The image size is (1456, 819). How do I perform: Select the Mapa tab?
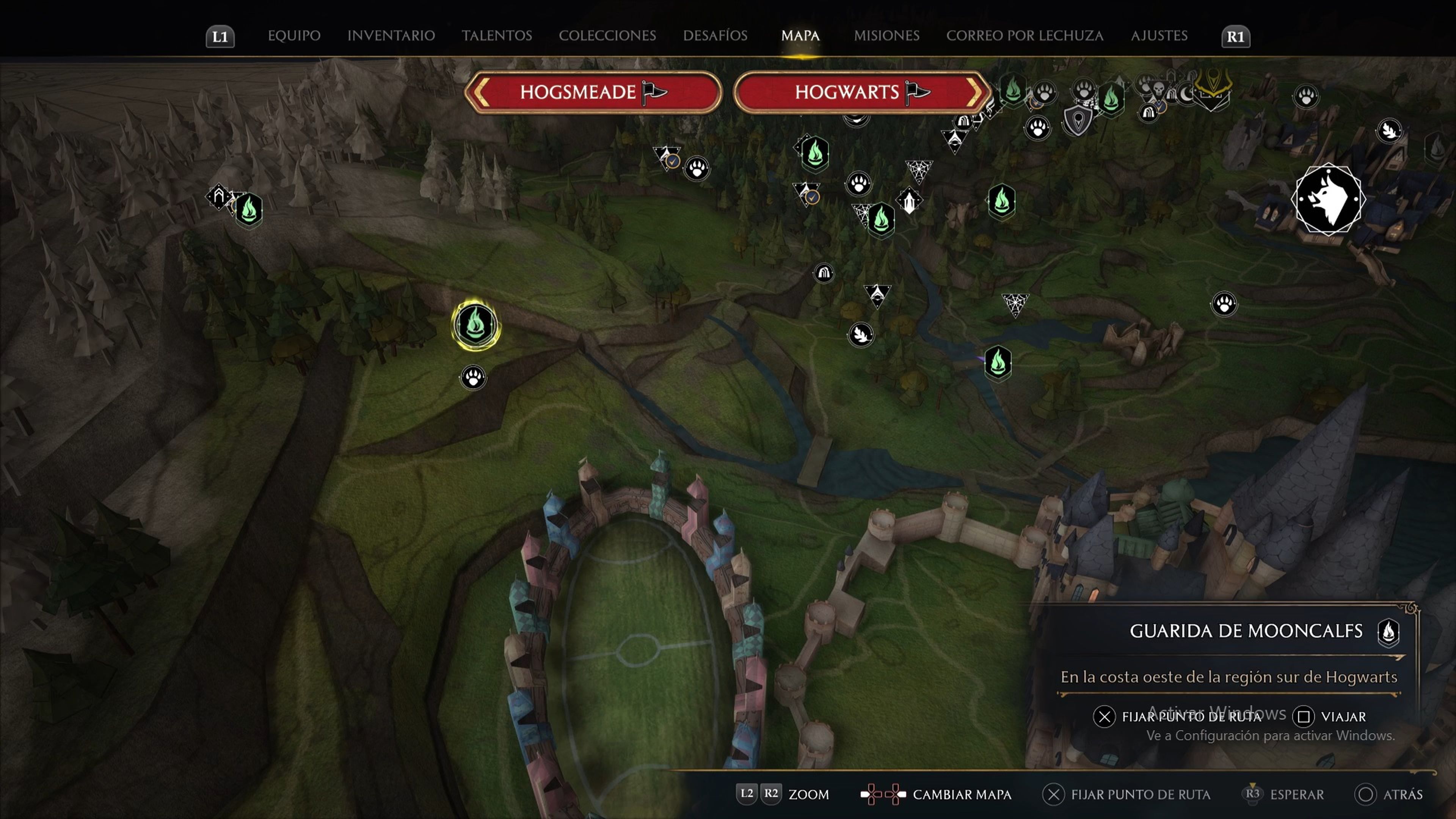click(x=800, y=36)
